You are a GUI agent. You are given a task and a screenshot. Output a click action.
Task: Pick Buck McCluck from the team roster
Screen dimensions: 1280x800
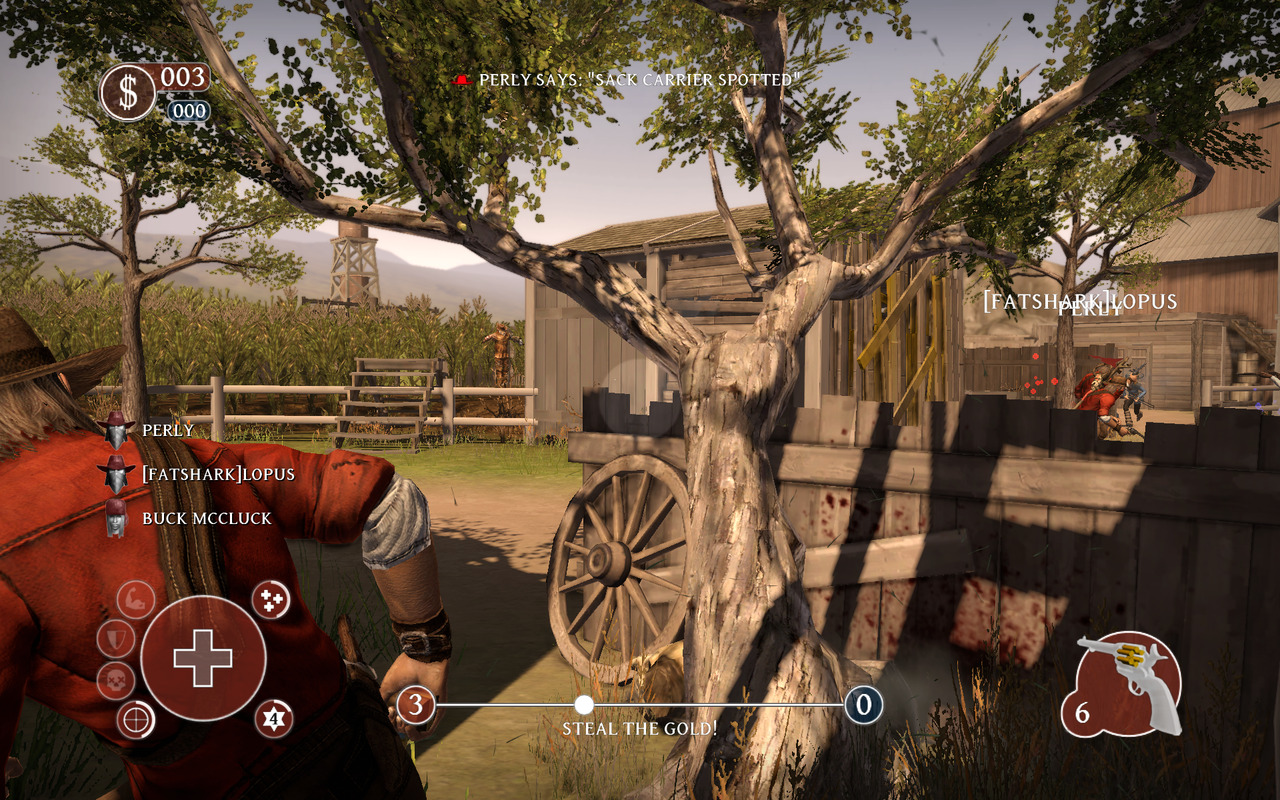193,518
